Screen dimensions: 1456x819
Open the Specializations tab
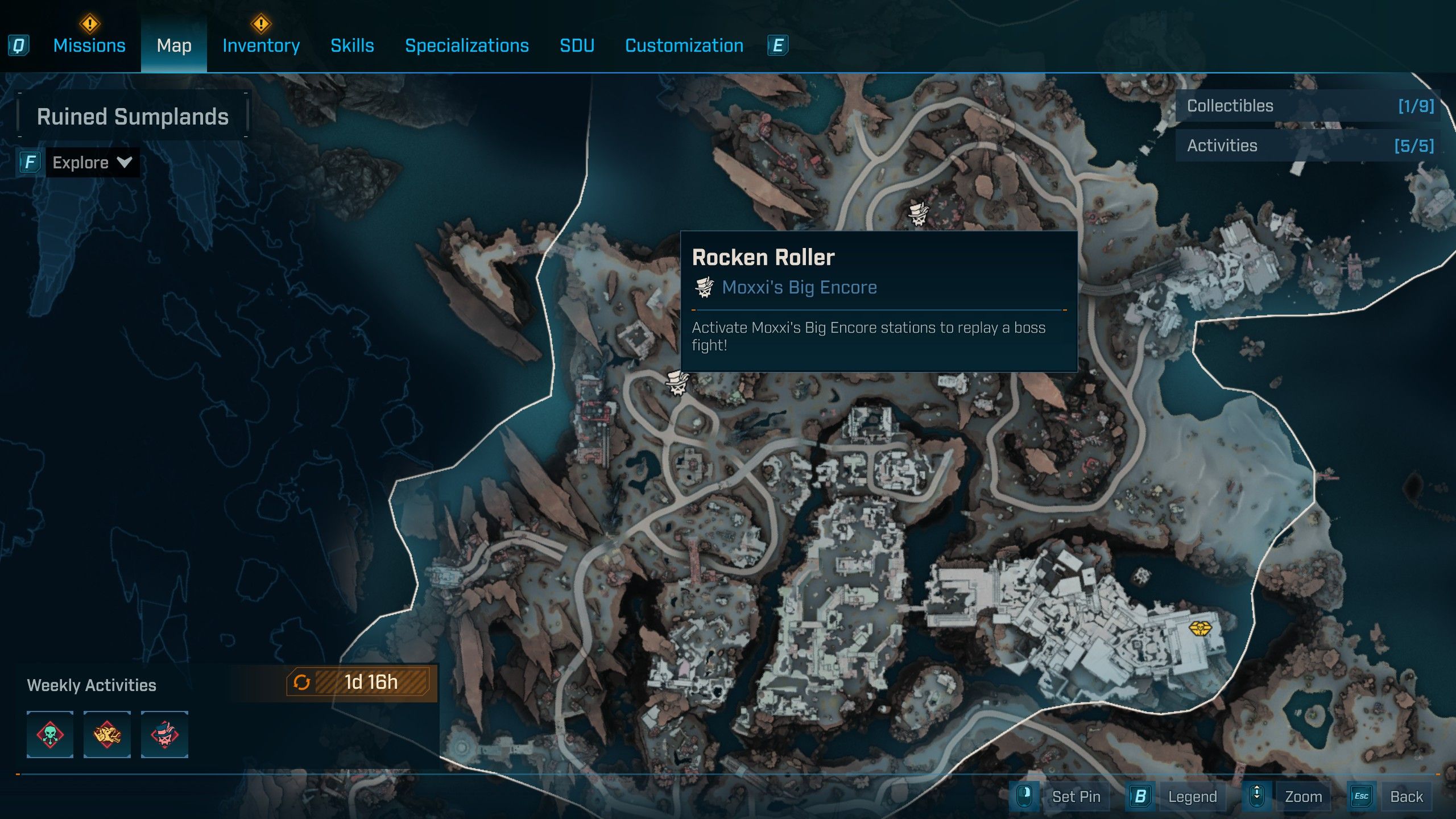(466, 45)
